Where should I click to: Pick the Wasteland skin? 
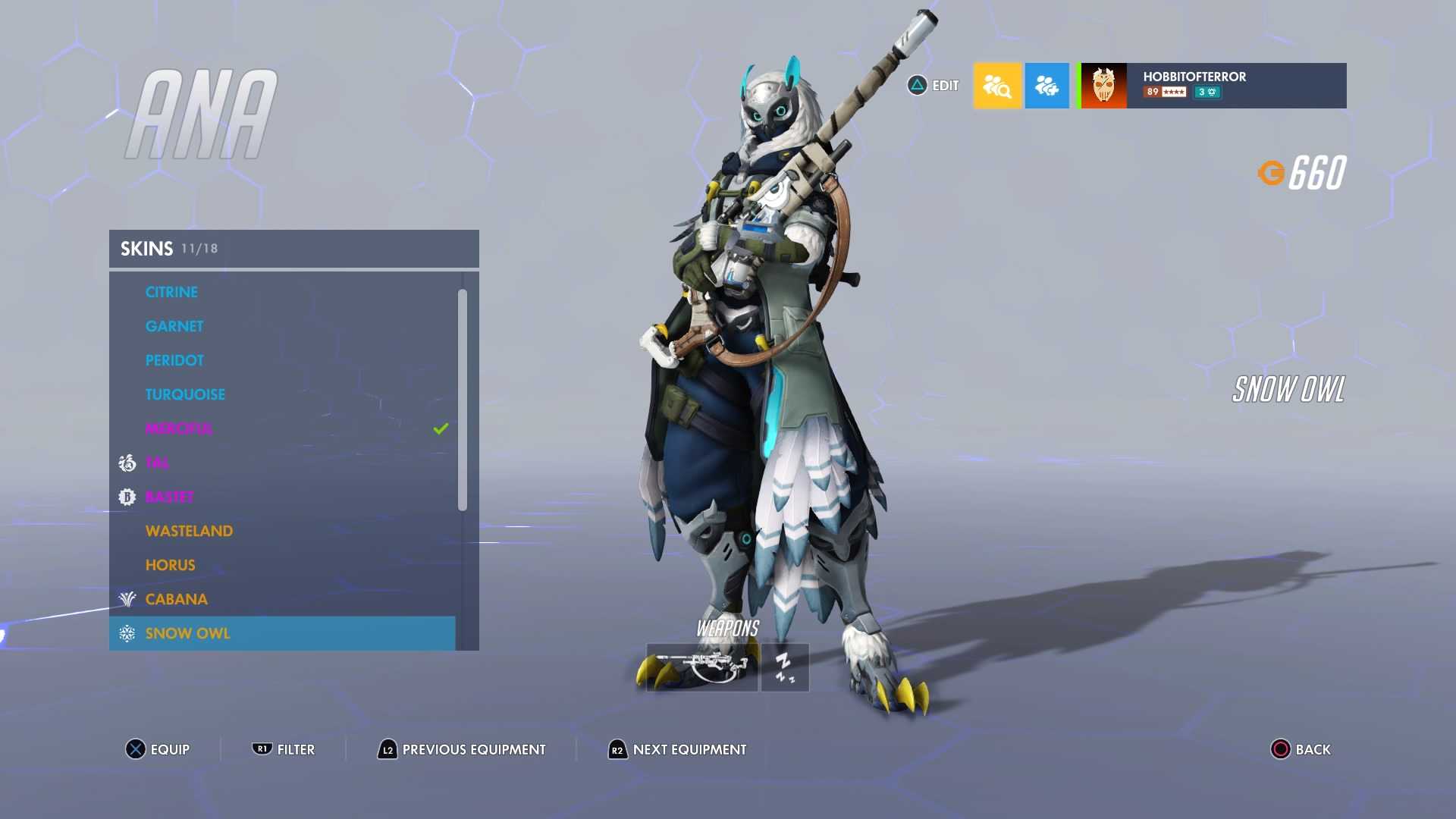click(189, 531)
